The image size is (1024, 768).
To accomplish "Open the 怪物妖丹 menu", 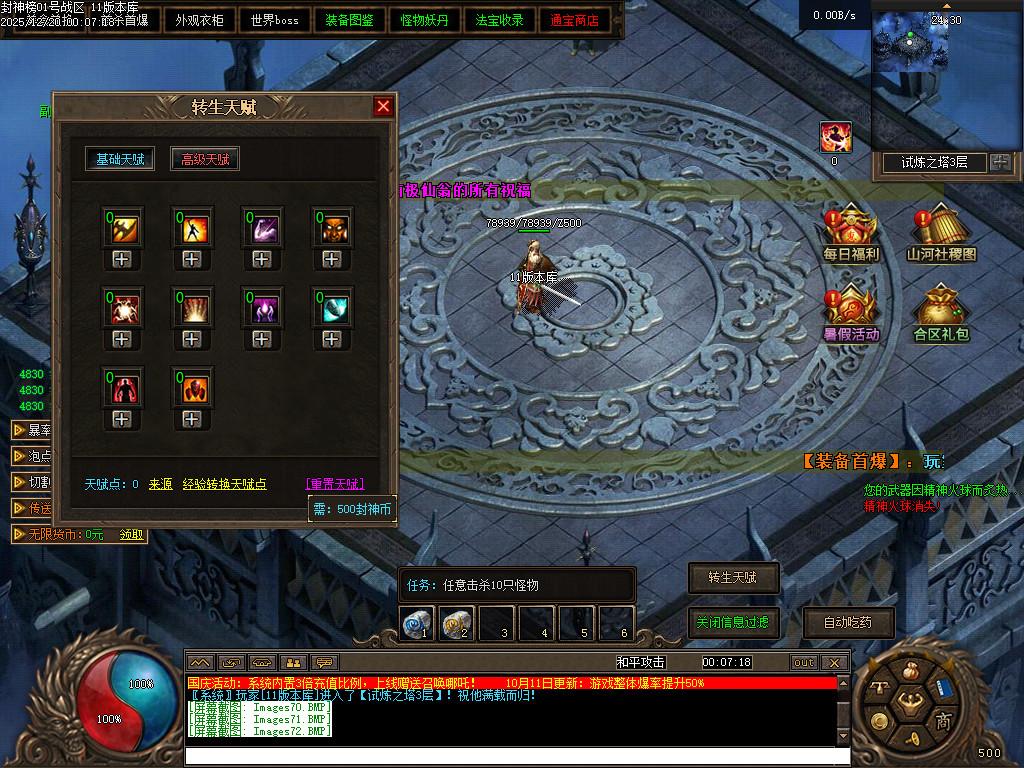I will [425, 20].
